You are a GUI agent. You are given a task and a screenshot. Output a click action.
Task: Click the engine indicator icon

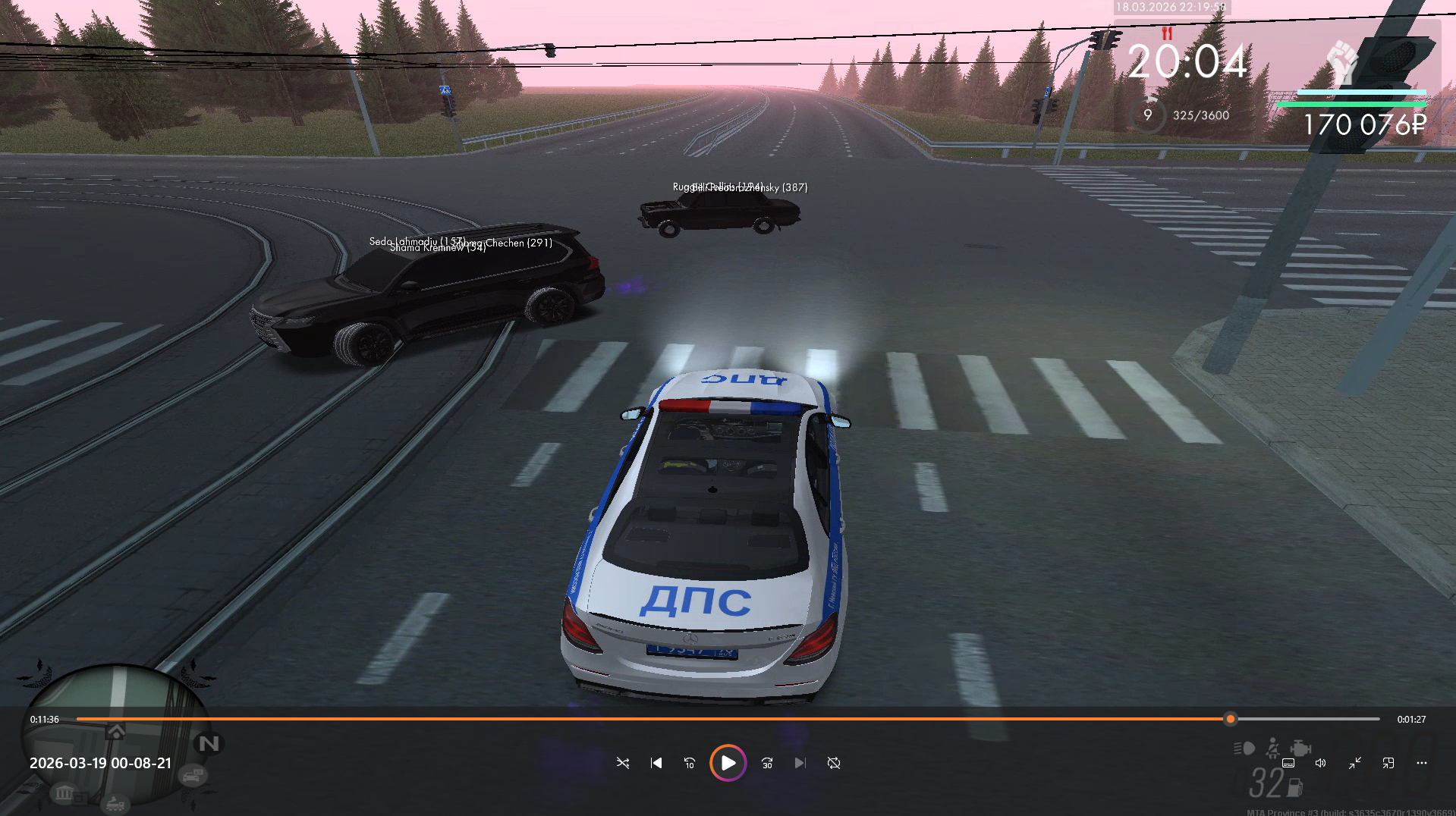tap(1300, 749)
